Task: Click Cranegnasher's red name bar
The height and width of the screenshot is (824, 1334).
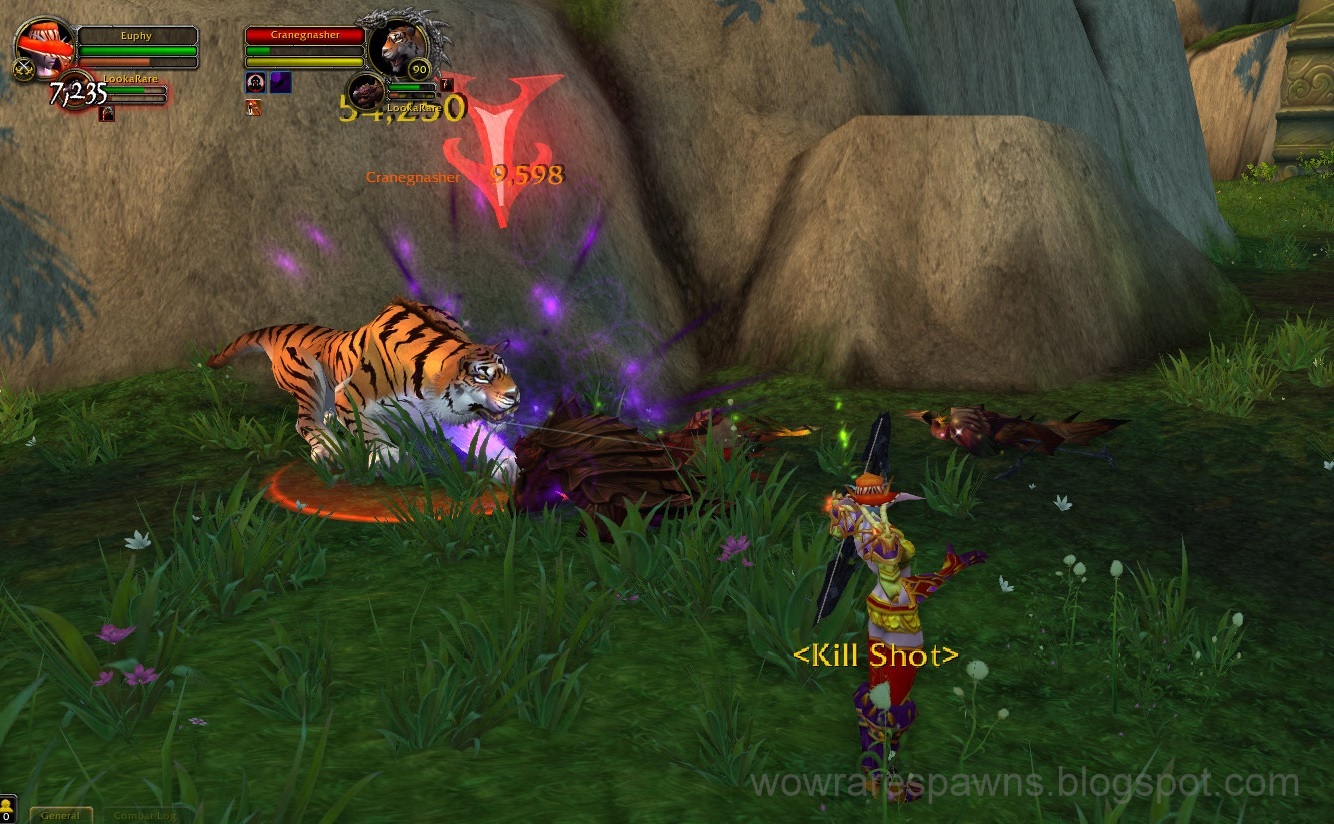Action: point(305,34)
